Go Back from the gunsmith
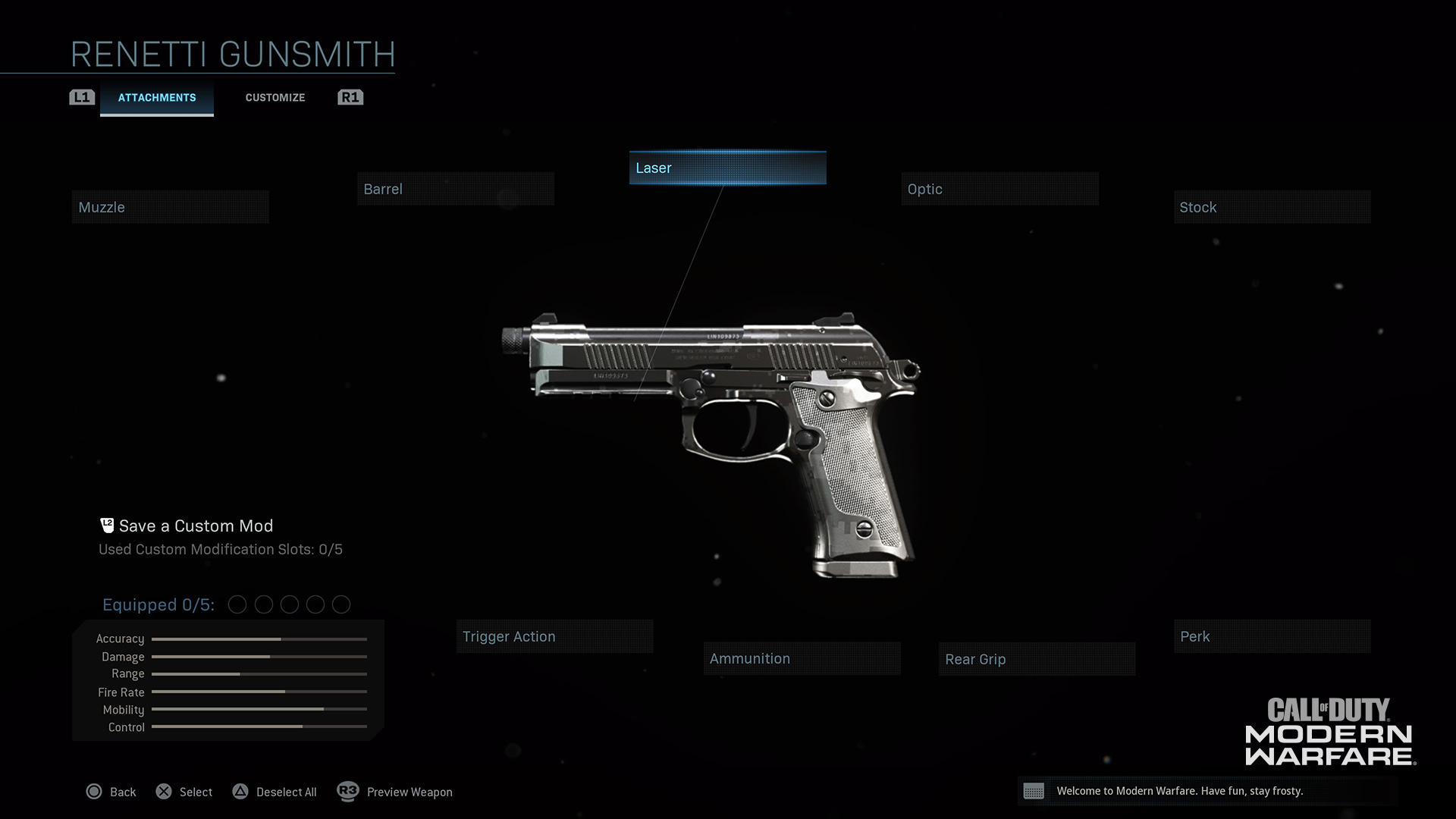This screenshot has height=819, width=1456. coord(111,792)
